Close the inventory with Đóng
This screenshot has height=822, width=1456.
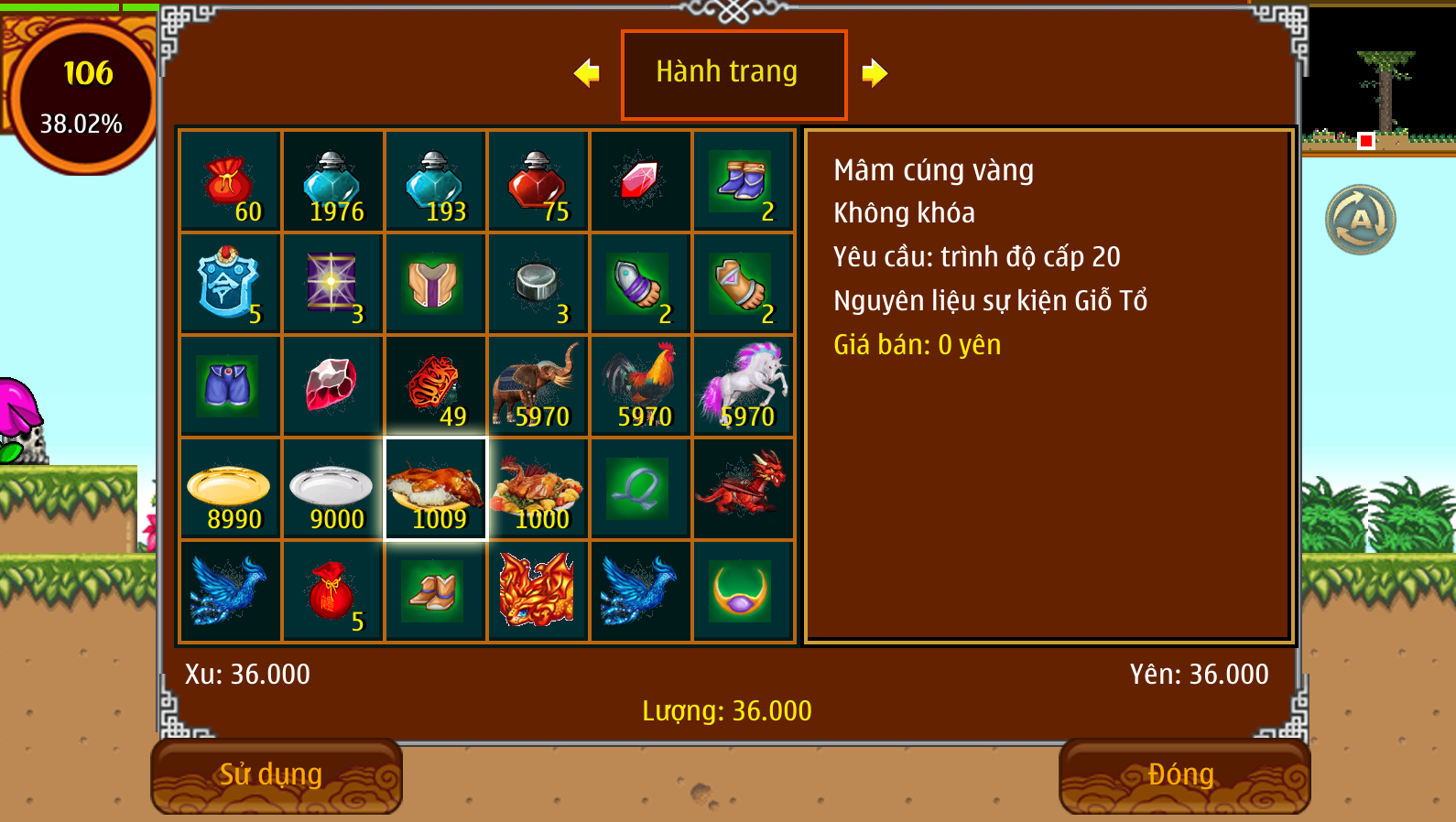tap(1183, 775)
